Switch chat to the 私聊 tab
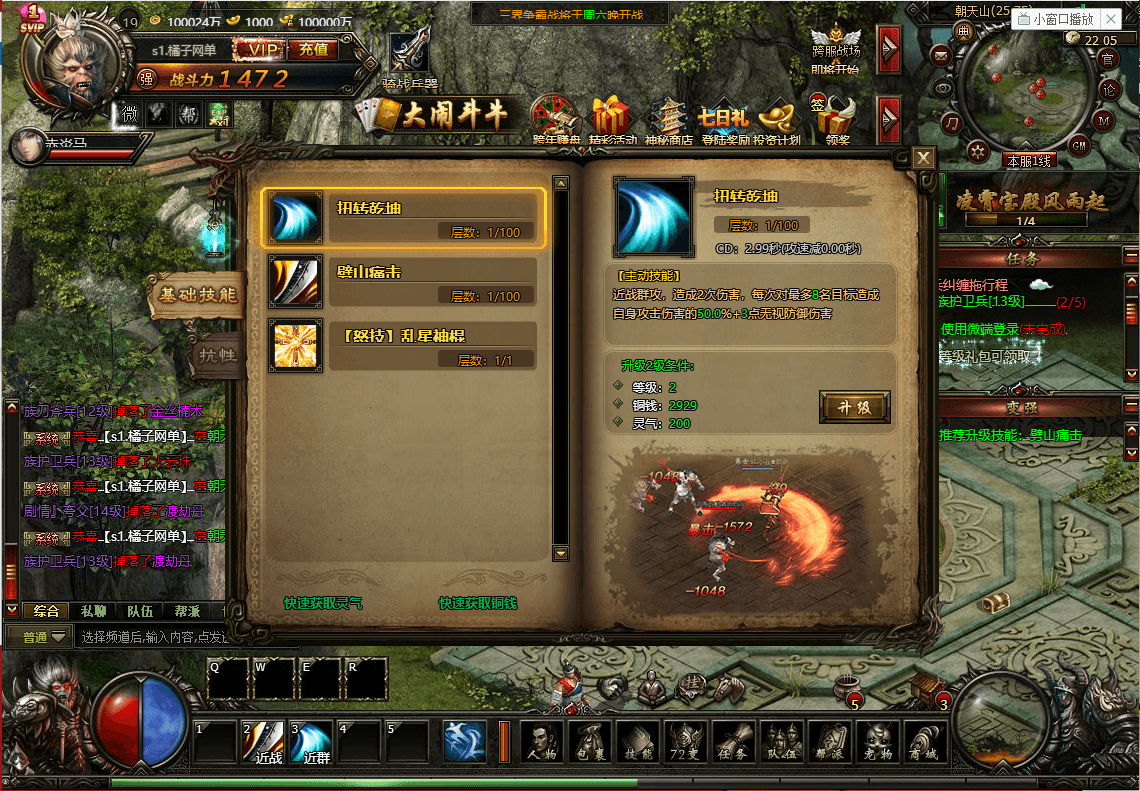 pyautogui.click(x=93, y=611)
